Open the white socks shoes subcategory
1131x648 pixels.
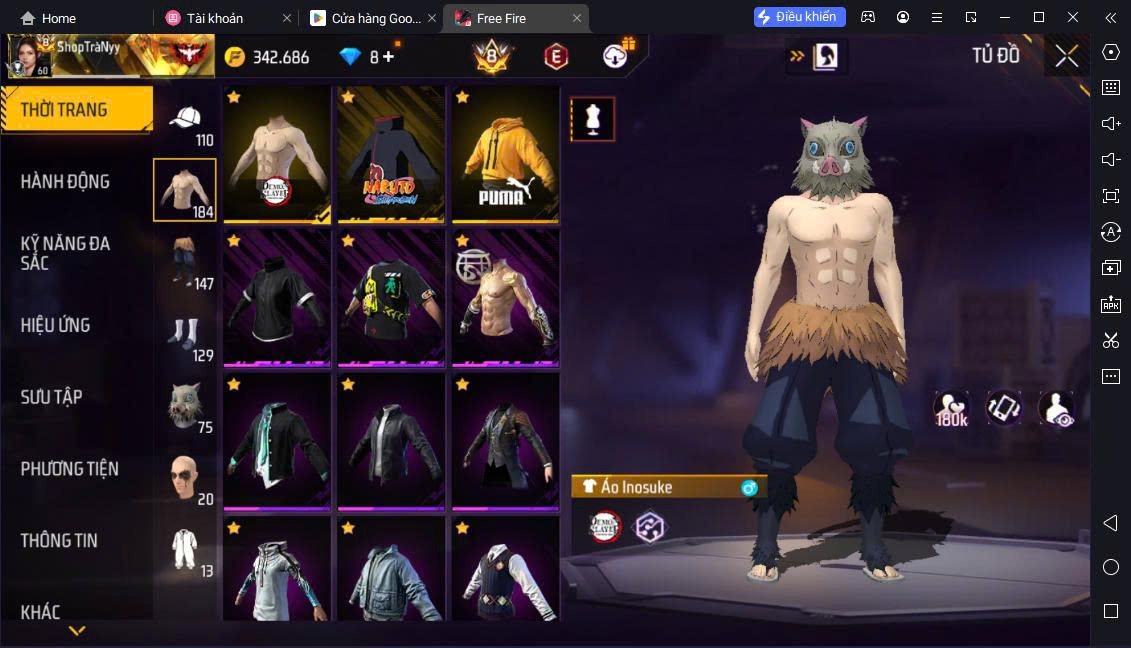click(185, 336)
